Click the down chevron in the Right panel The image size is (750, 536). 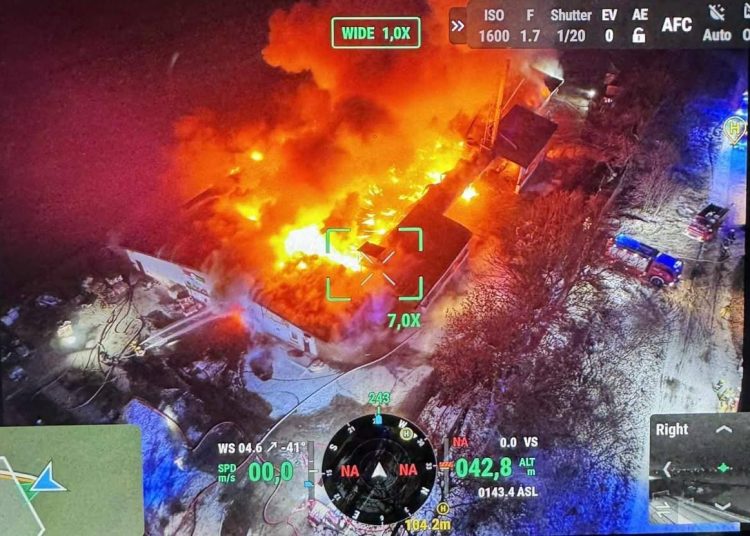tap(724, 506)
